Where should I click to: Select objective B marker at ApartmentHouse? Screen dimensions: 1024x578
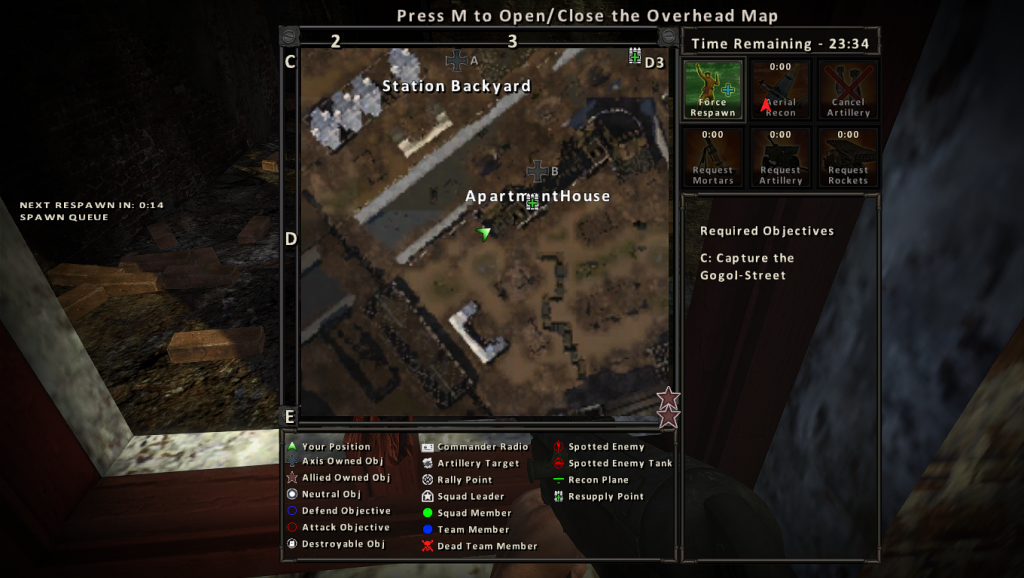[538, 170]
